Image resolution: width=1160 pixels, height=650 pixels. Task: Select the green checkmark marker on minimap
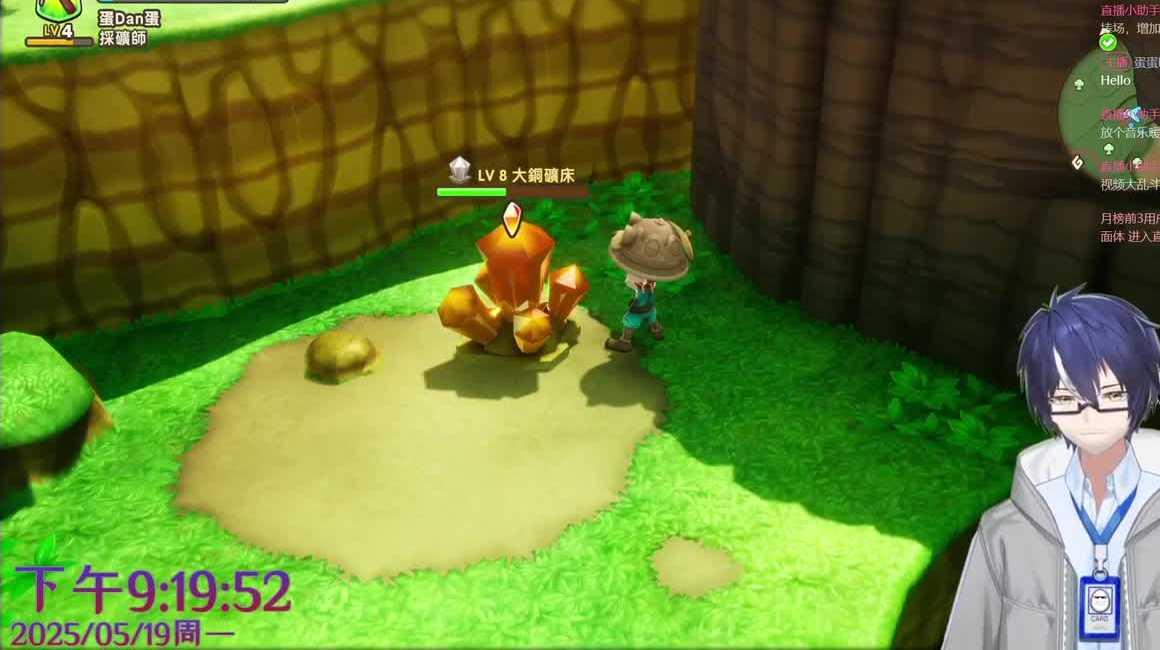click(1107, 42)
